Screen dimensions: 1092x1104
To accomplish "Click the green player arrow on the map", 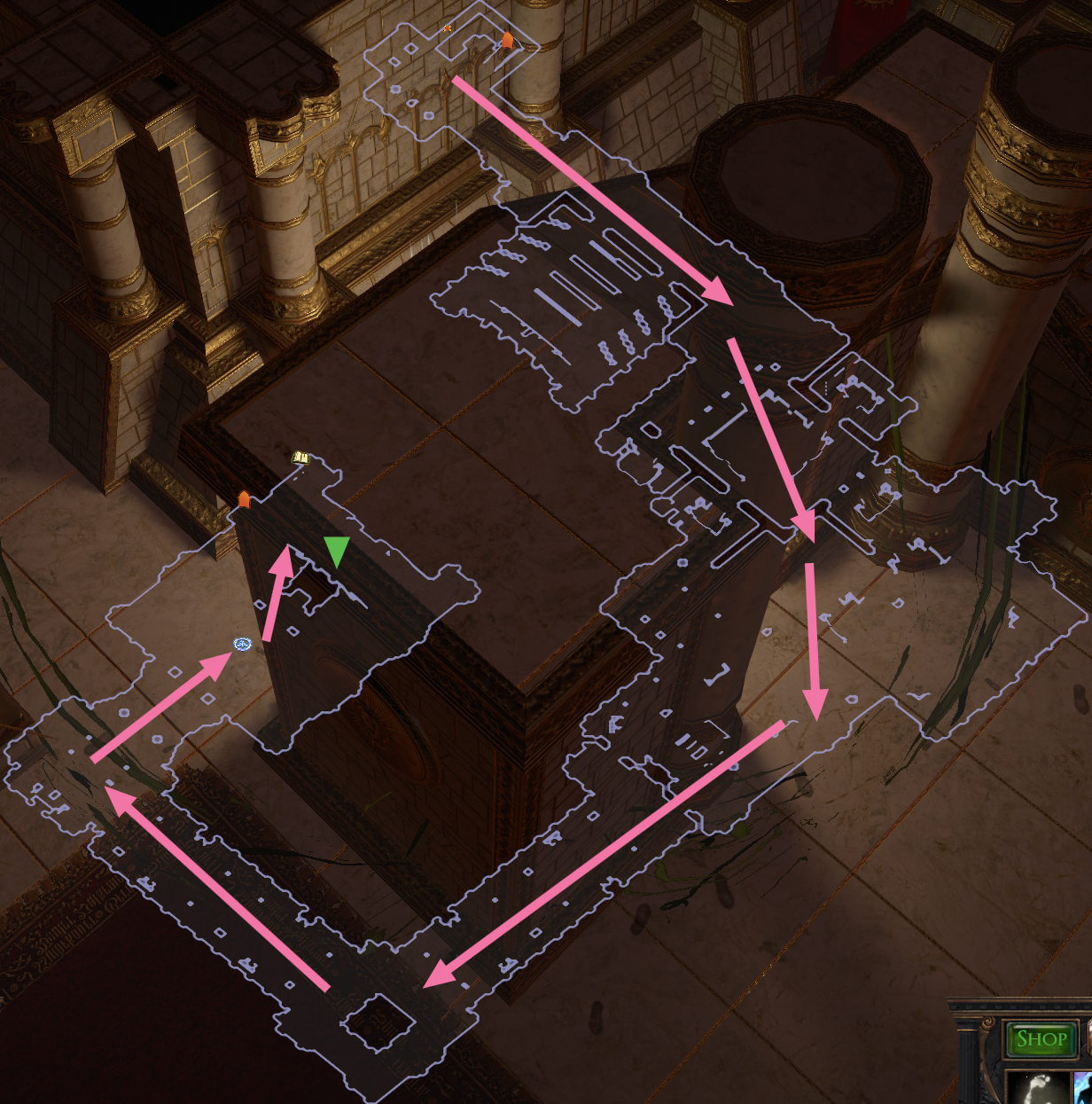I will pyautogui.click(x=337, y=551).
